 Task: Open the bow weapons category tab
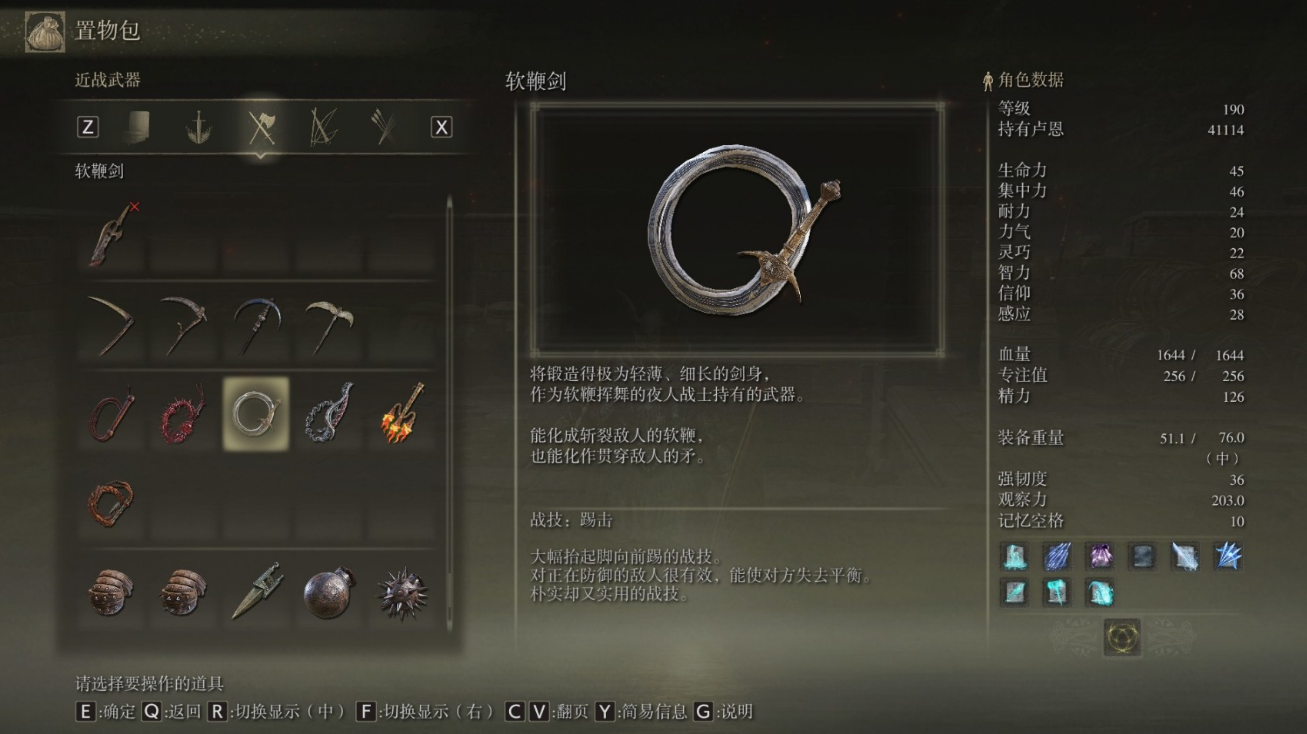(x=323, y=127)
